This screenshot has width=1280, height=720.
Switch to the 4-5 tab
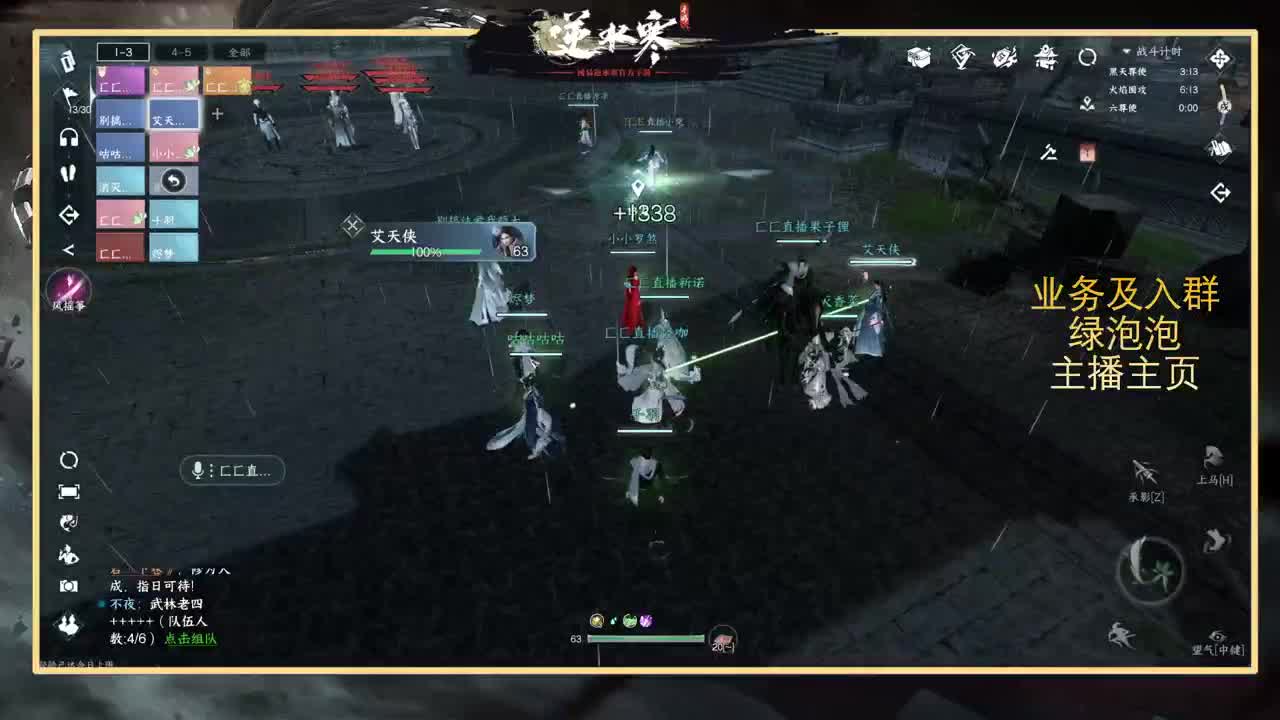click(182, 54)
